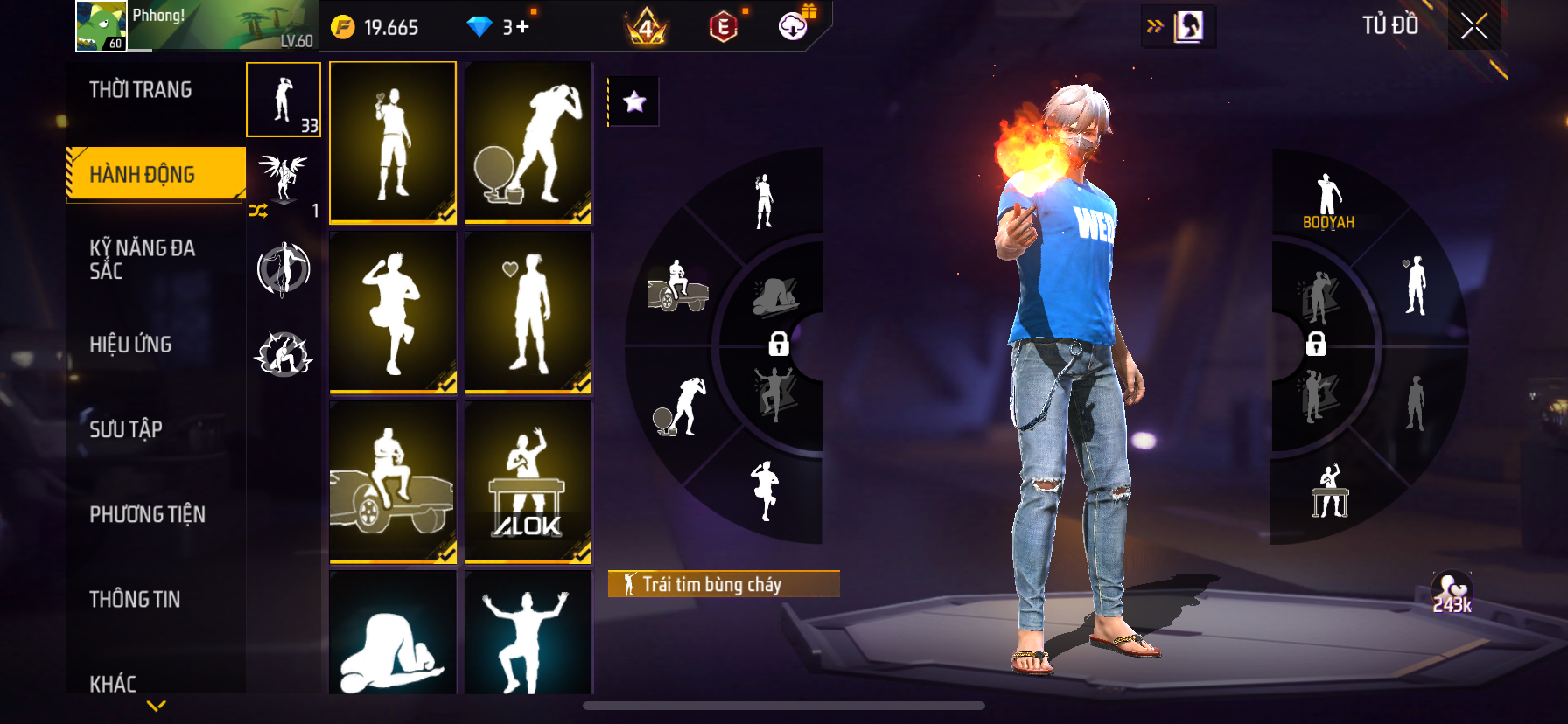Select the heart emote tile
The height and width of the screenshot is (724, 1568).
coord(528,311)
